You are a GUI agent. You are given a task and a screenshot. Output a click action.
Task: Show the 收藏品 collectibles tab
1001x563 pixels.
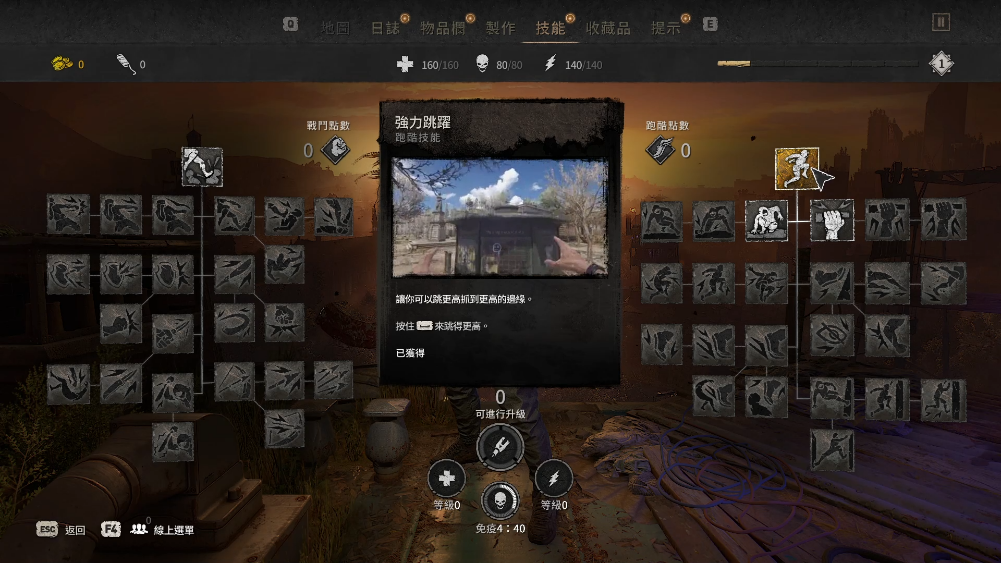click(x=608, y=28)
